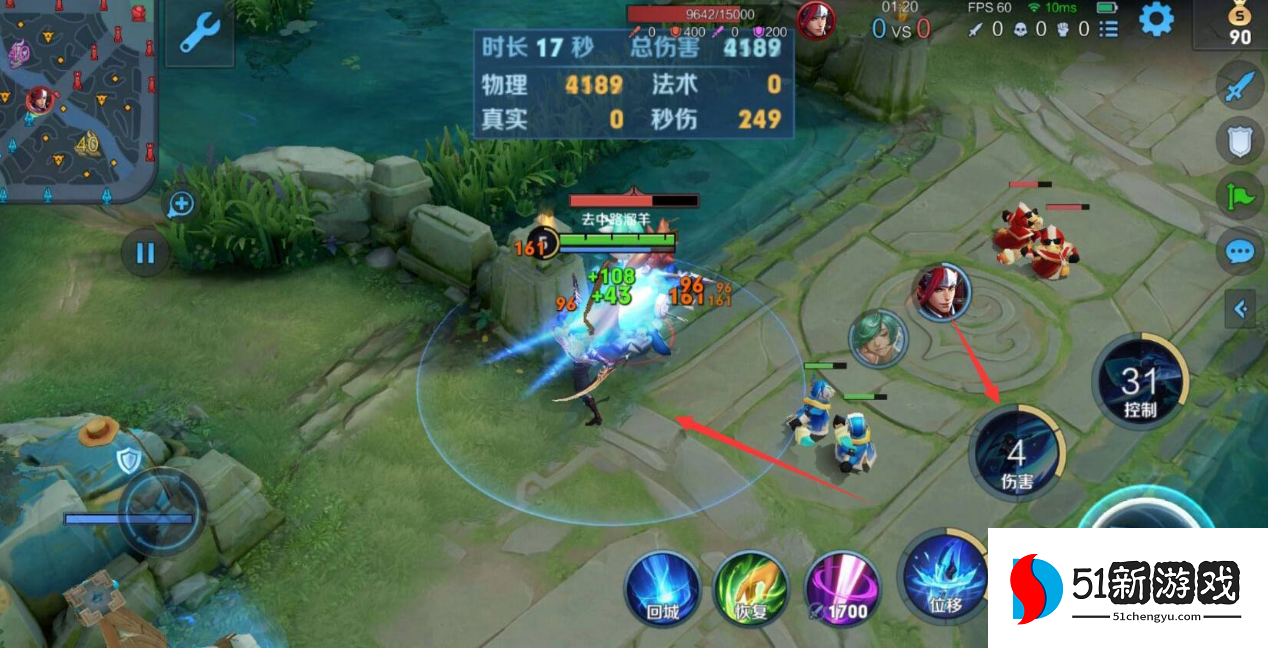The image size is (1268, 648).
Task: Open the chat bubble quick messages
Action: click(1240, 250)
